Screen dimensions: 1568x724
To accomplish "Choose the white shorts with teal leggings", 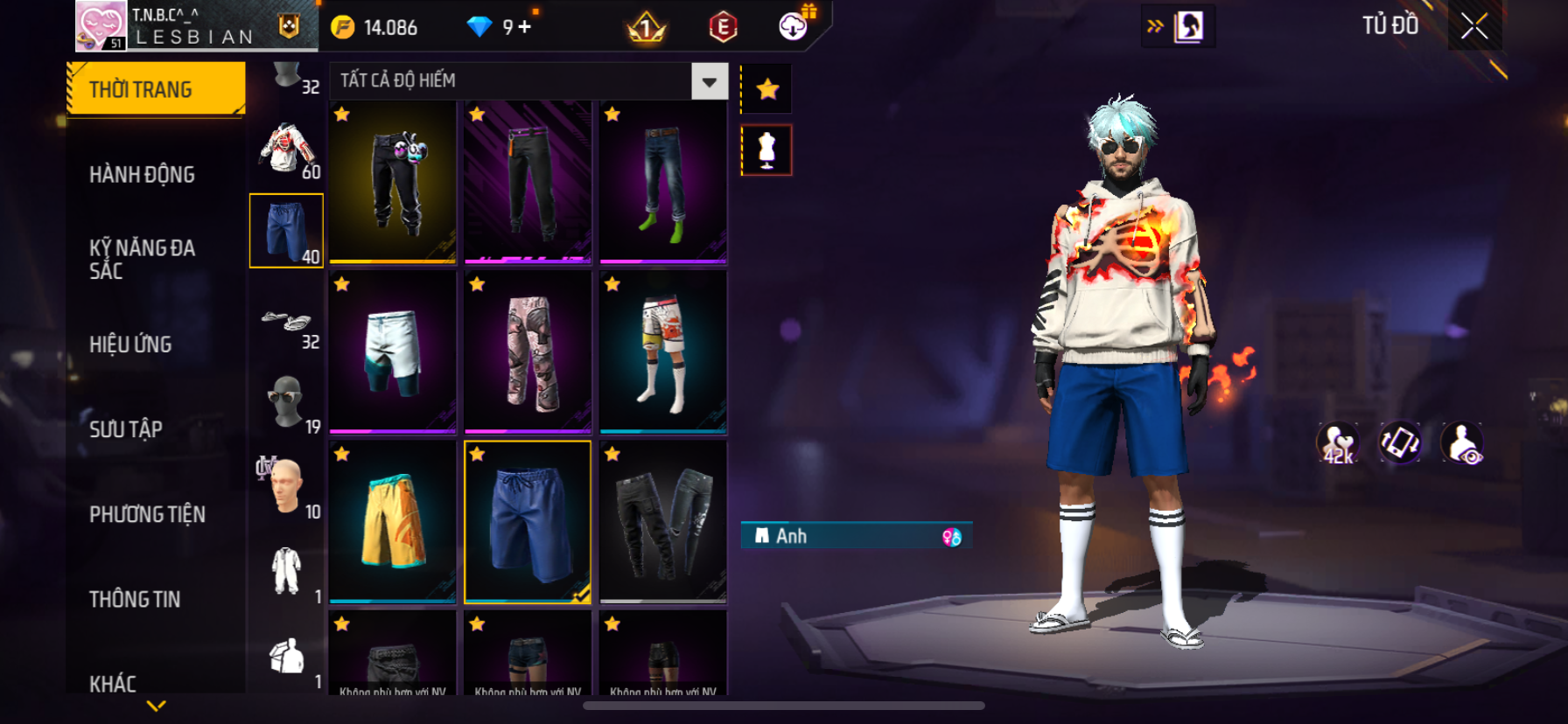I will [393, 352].
